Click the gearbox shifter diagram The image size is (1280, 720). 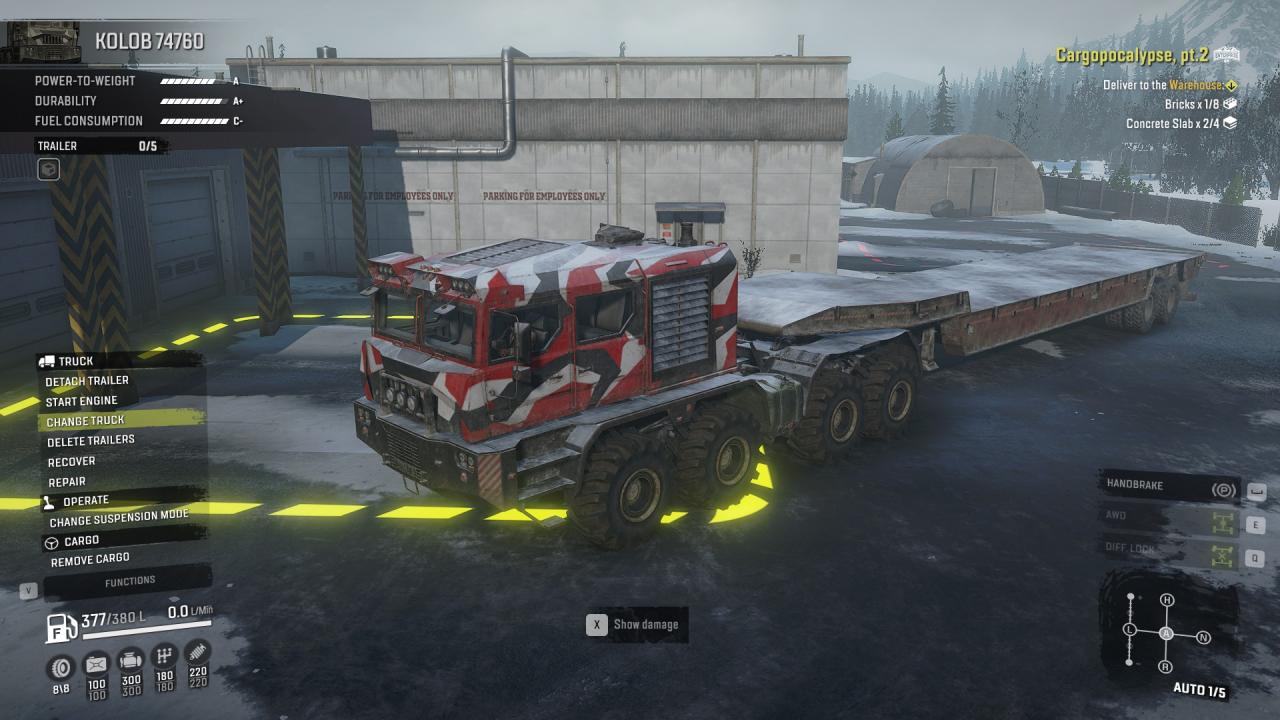(1165, 633)
